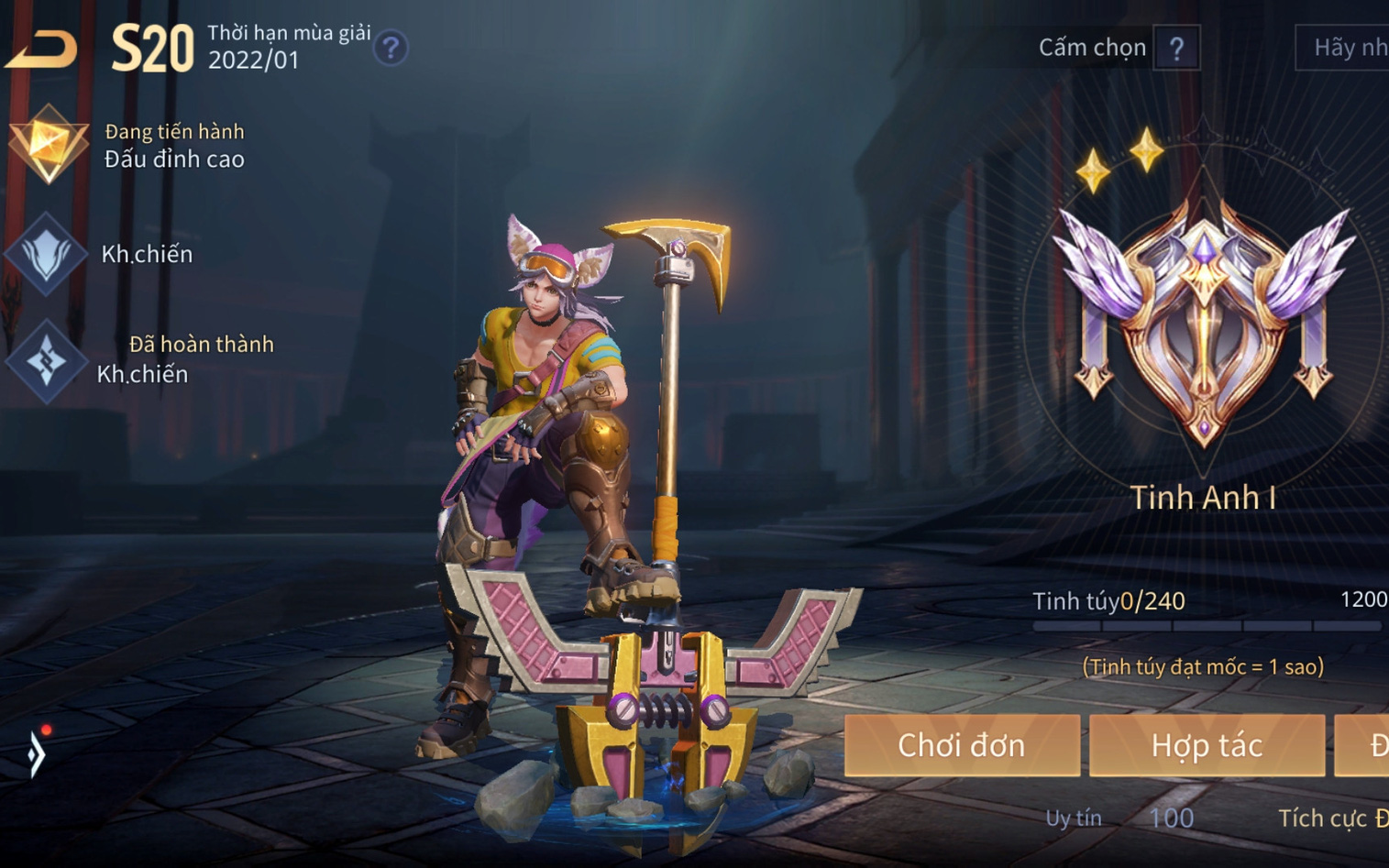Expand the side panel arrow with red dot
This screenshot has width=1389, height=868.
37,753
